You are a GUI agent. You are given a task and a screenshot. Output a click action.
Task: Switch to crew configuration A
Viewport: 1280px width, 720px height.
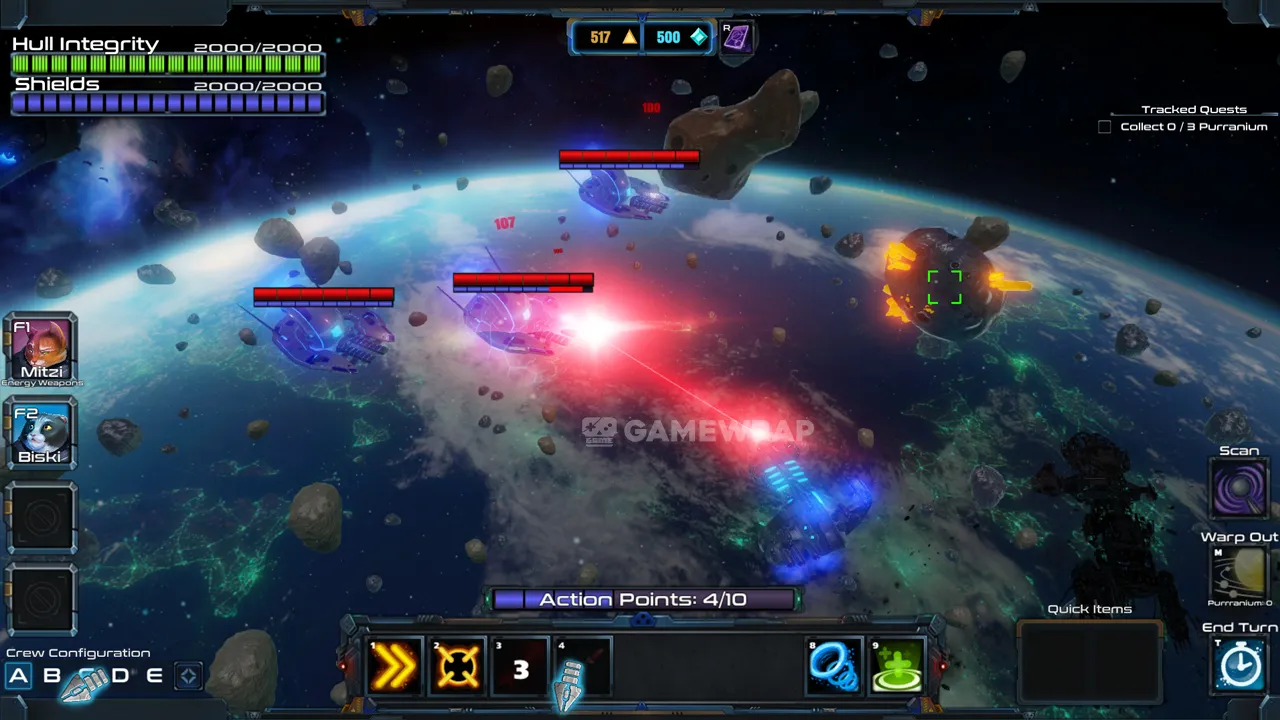(x=18, y=676)
